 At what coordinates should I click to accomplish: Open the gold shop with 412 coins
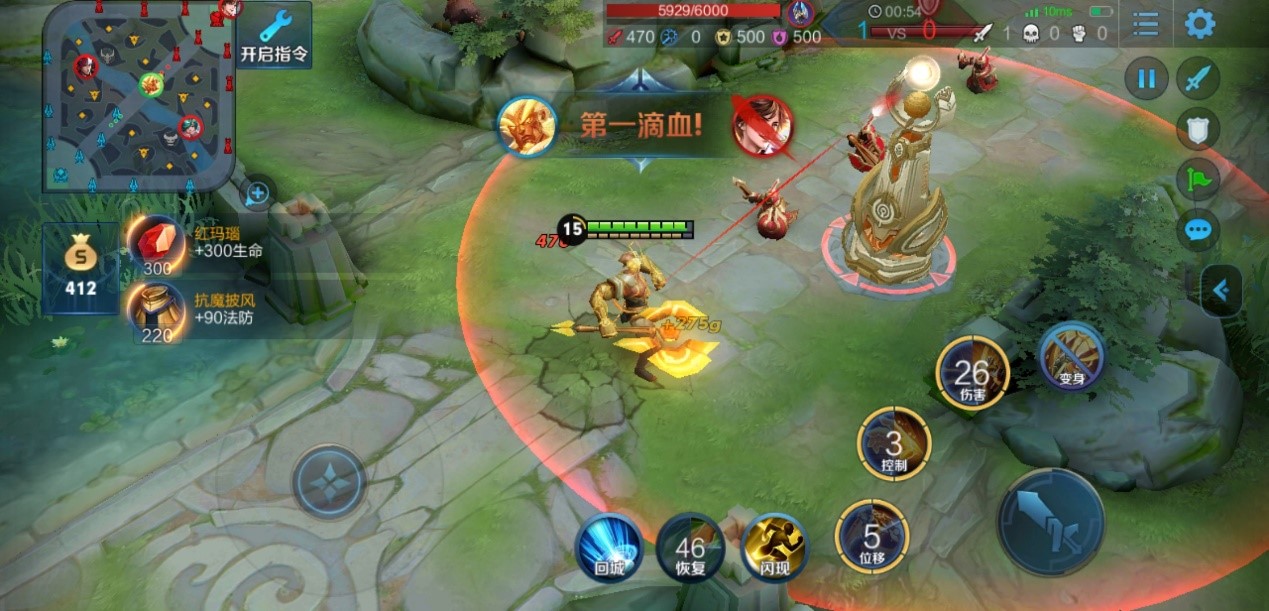coord(81,268)
